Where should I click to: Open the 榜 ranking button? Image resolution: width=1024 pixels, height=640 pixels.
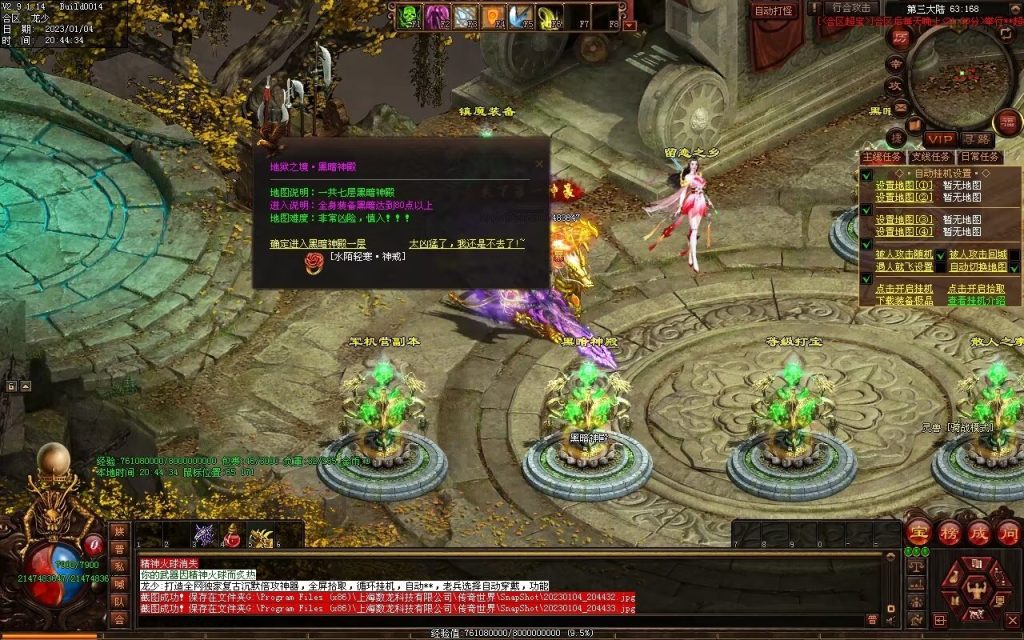[x=948, y=532]
